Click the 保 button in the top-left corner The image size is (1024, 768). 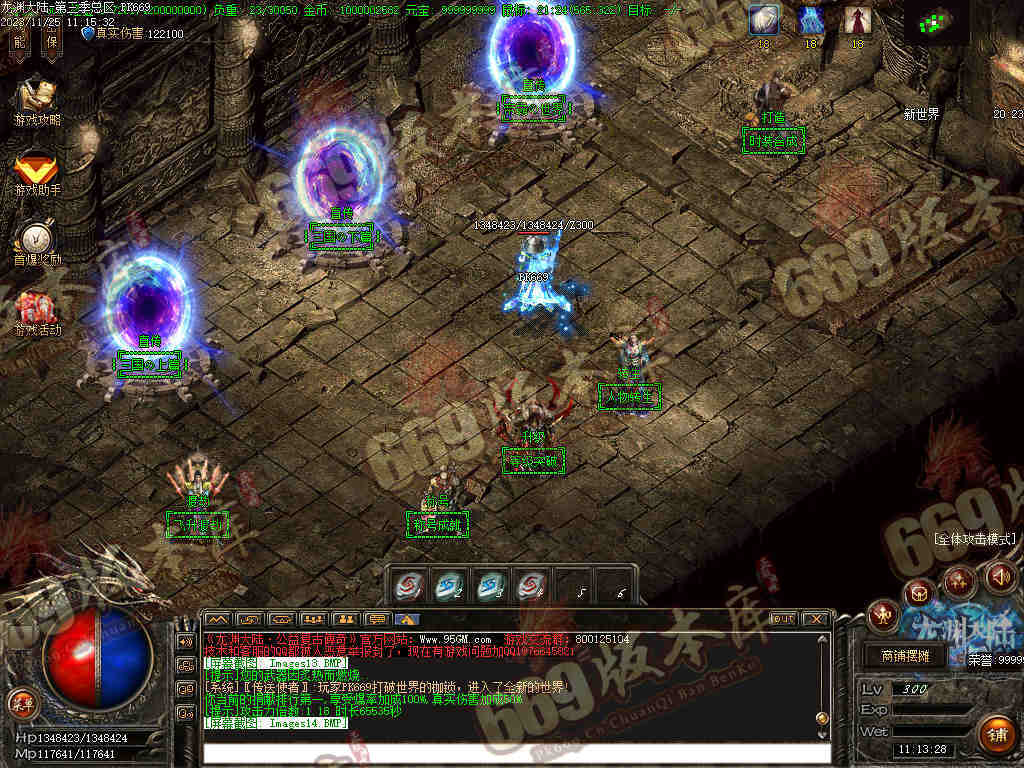(52, 41)
